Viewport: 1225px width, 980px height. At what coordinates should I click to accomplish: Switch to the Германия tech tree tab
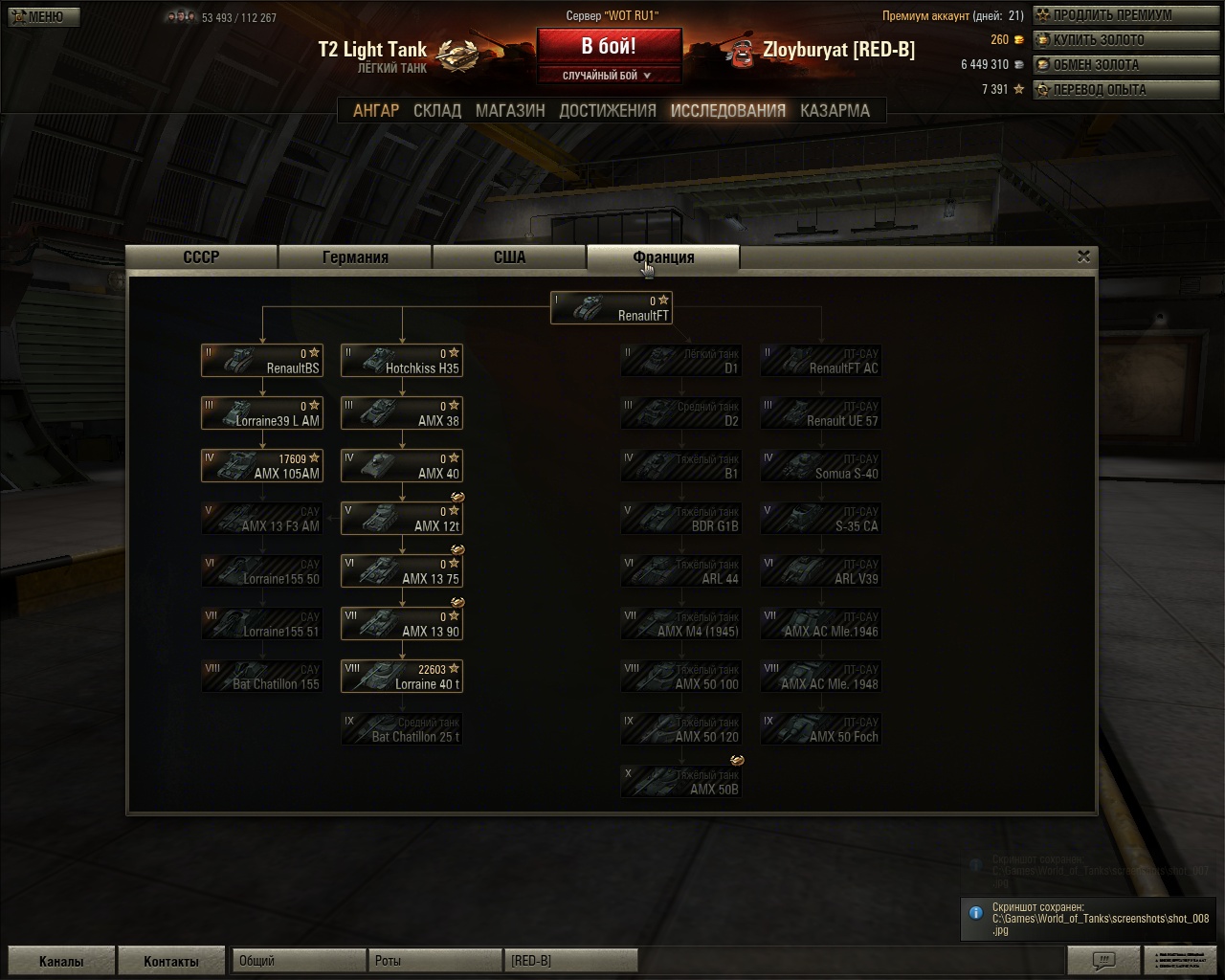(355, 257)
